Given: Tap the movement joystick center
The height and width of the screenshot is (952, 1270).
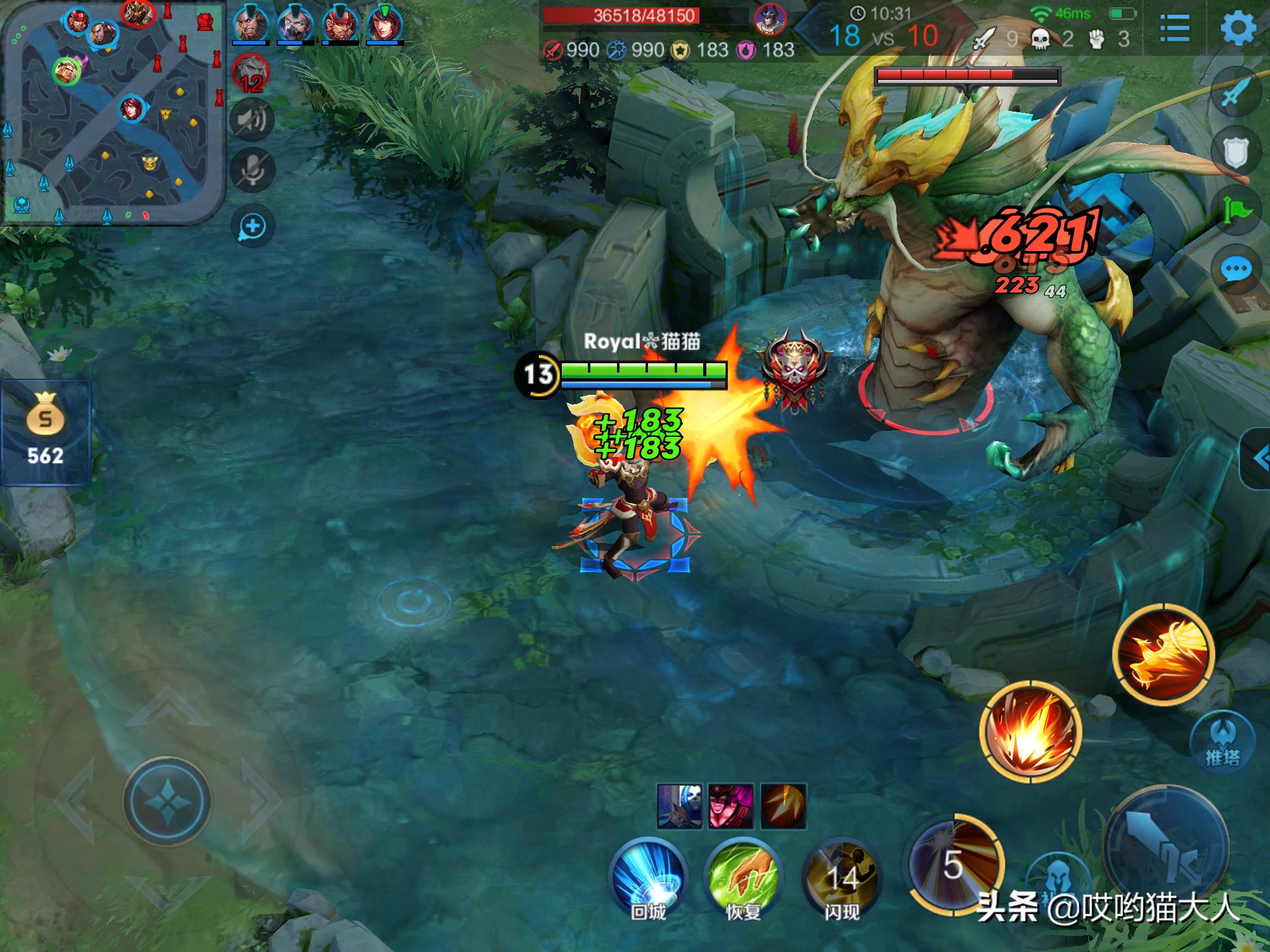Looking at the screenshot, I should pos(167,800).
